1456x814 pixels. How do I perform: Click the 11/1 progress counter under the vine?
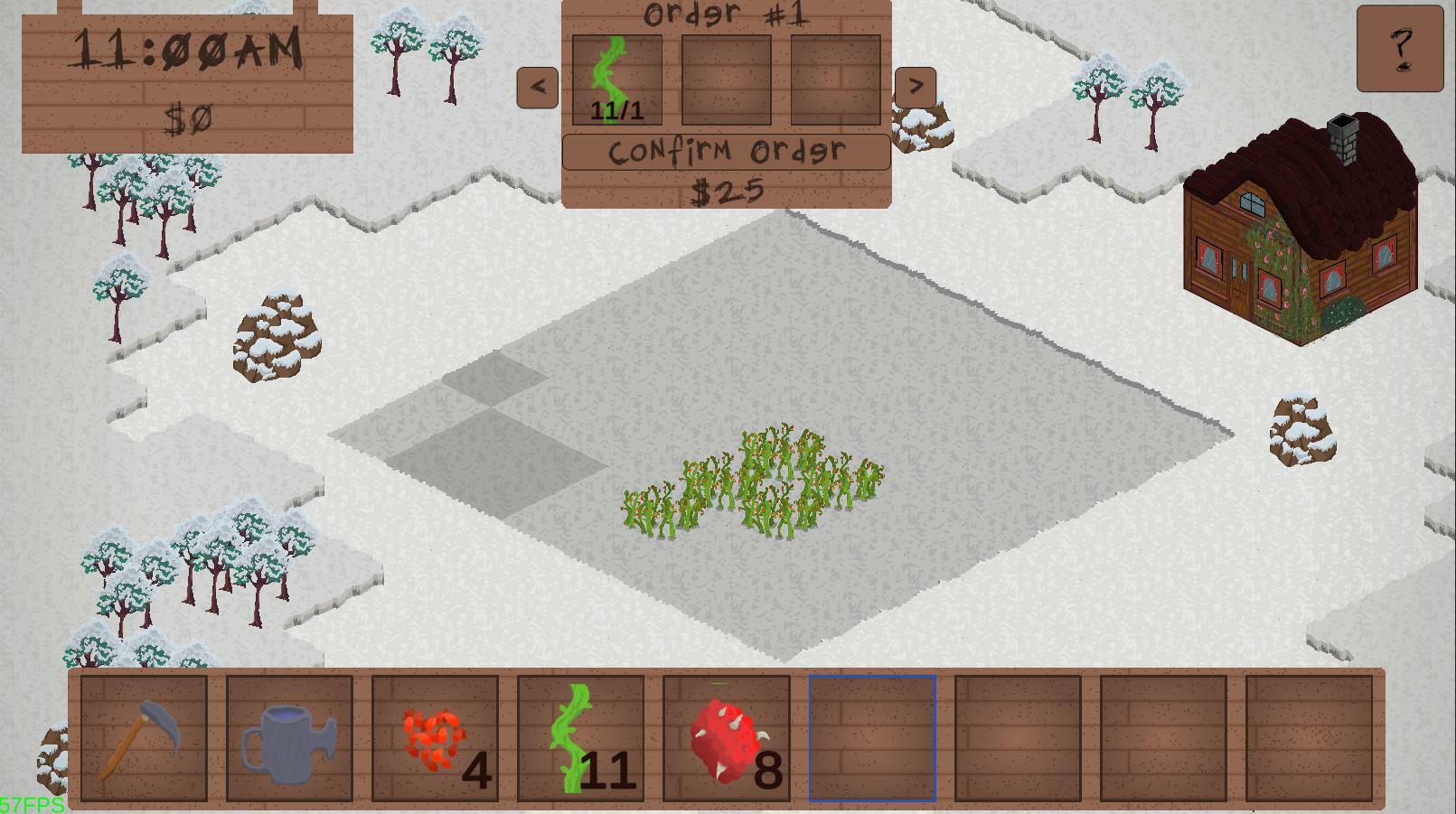(615, 113)
